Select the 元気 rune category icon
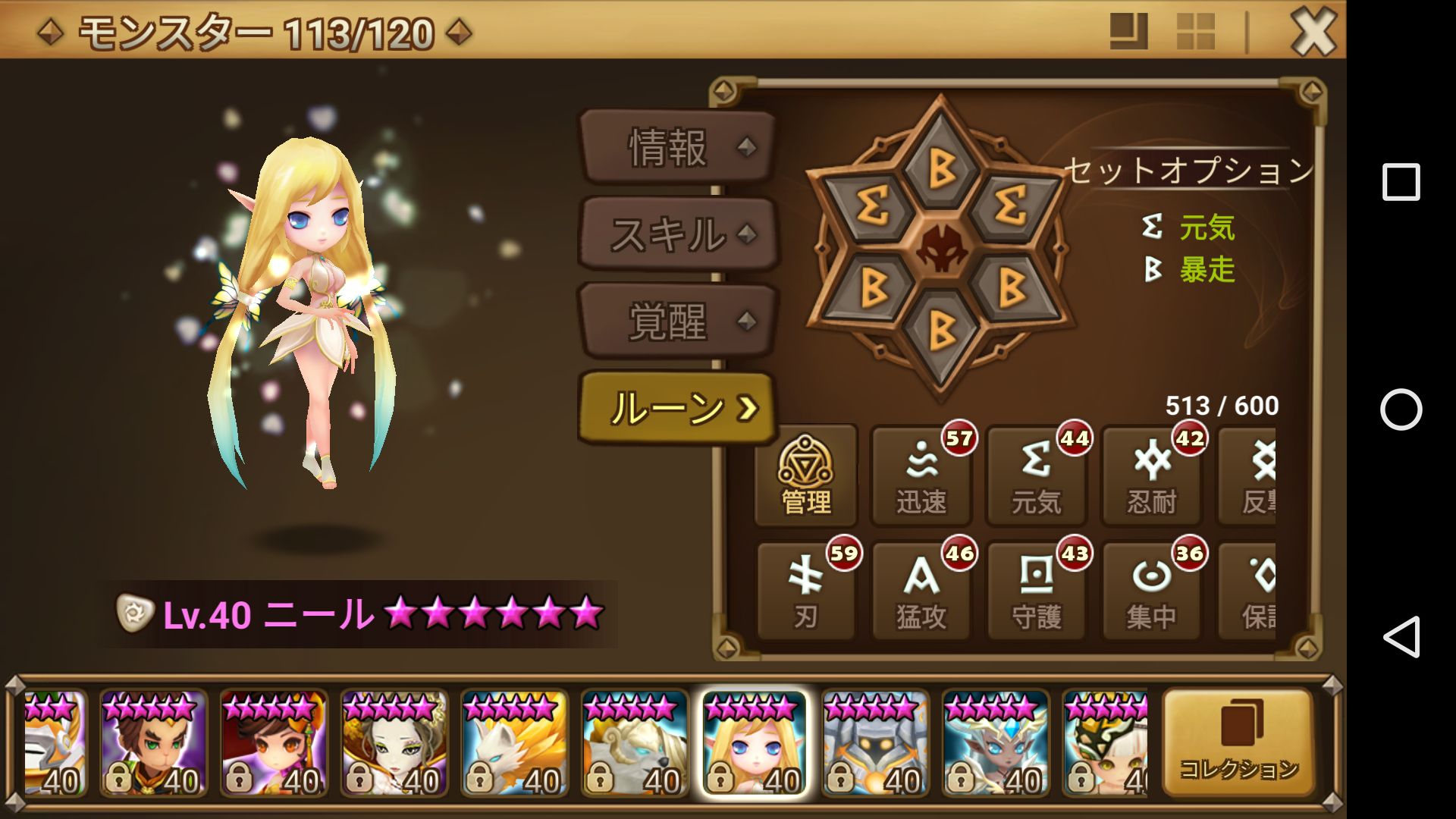This screenshot has width=1456, height=819. pos(1037,478)
